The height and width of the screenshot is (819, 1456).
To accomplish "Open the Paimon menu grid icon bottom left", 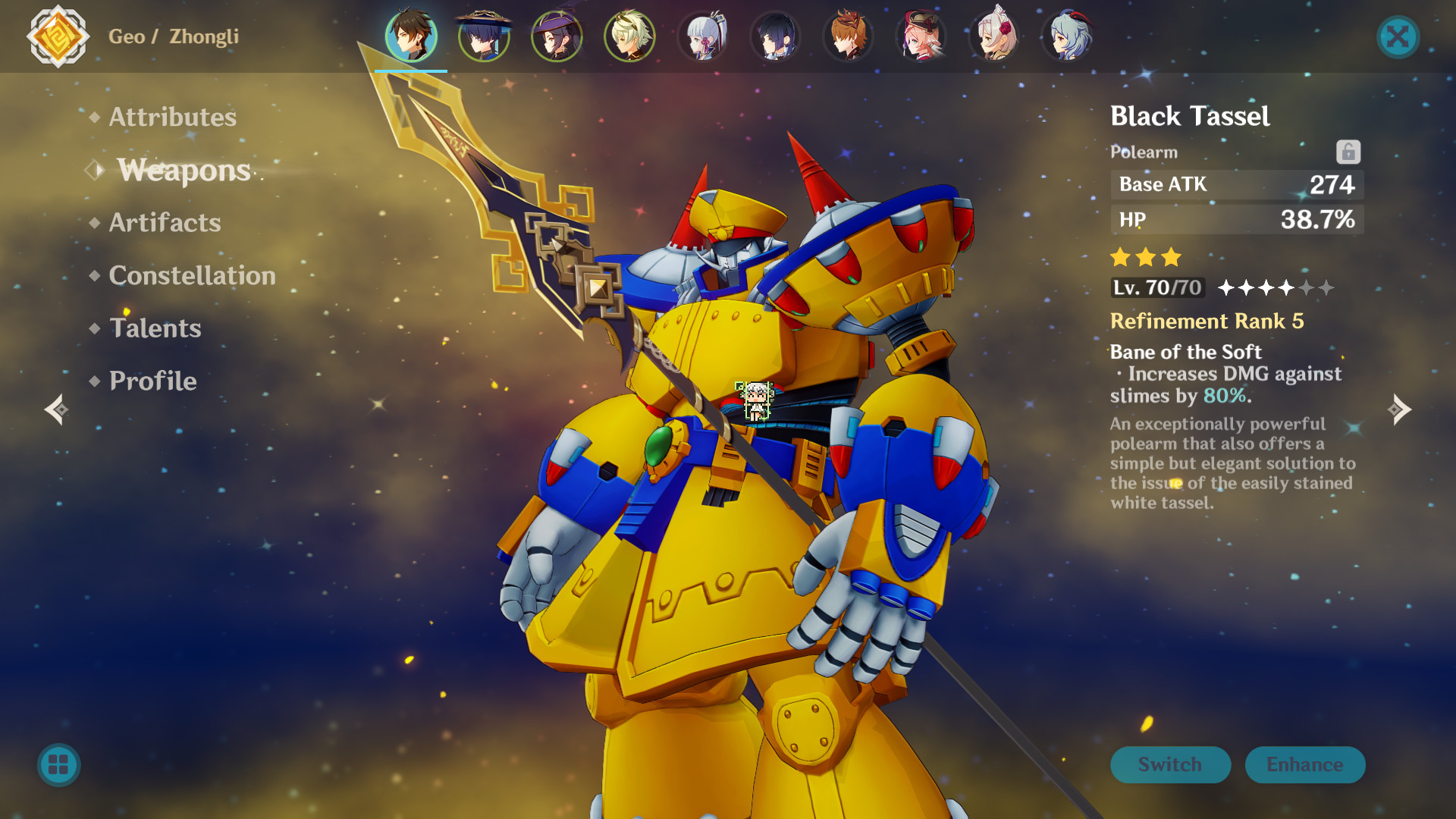I will (x=58, y=765).
